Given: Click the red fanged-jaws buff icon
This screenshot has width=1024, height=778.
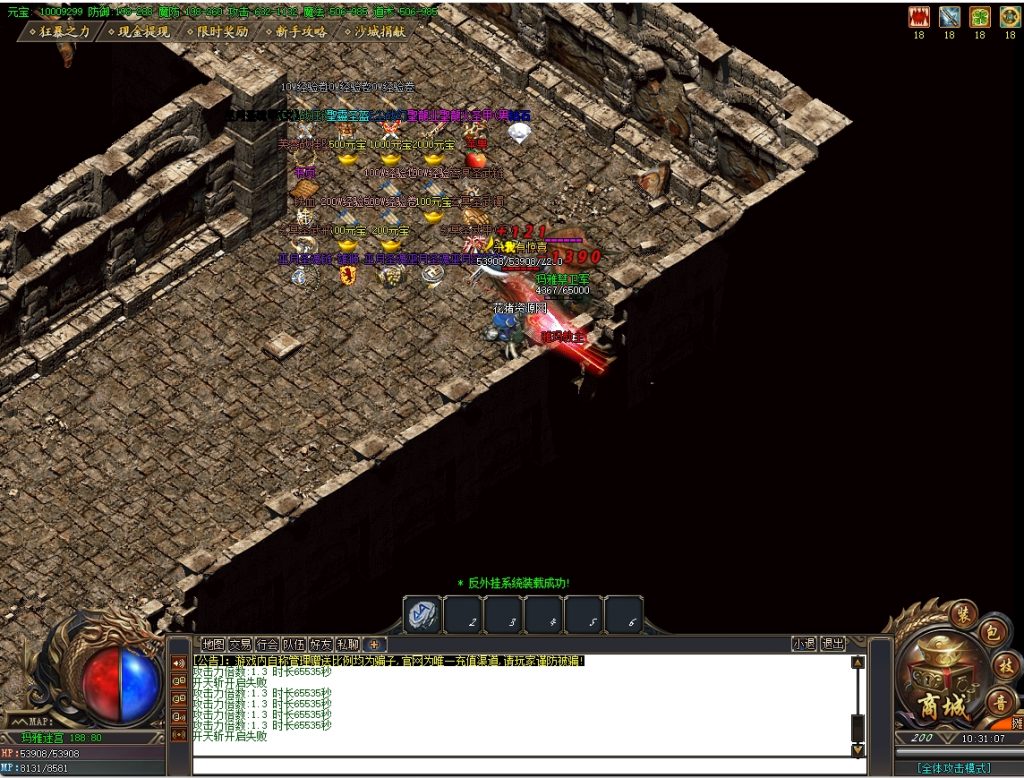Looking at the screenshot, I should [918, 17].
